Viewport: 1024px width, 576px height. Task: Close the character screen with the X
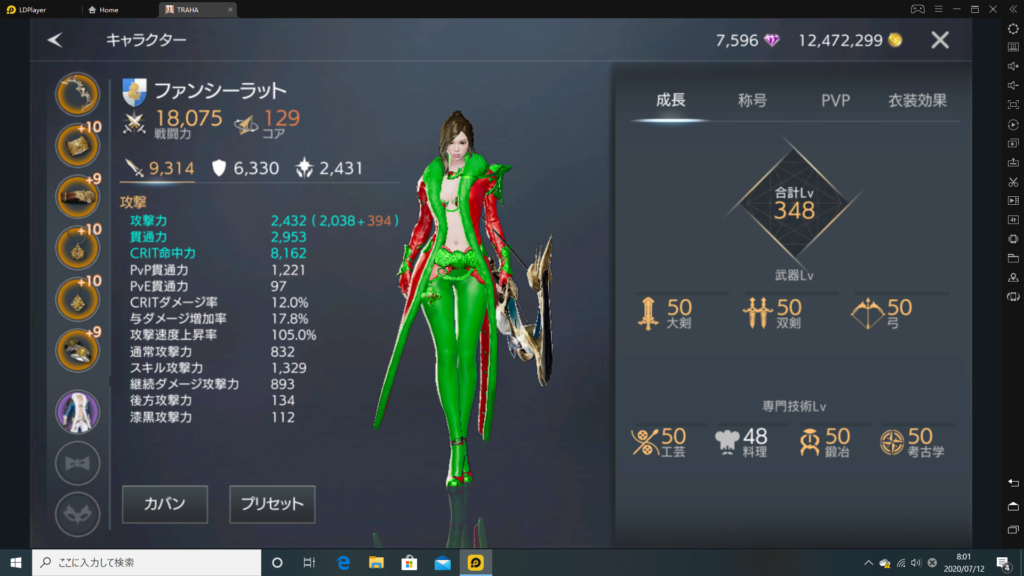pos(940,40)
